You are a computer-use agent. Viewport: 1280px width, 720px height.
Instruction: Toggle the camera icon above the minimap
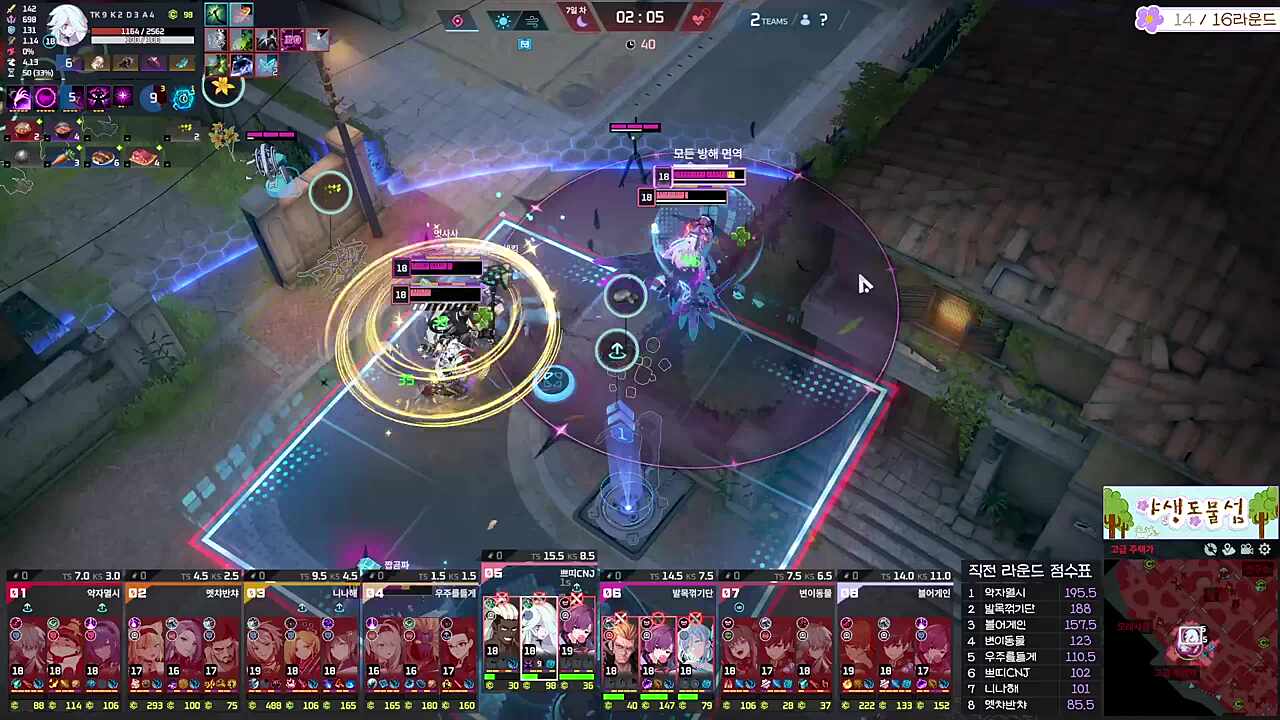point(1247,549)
